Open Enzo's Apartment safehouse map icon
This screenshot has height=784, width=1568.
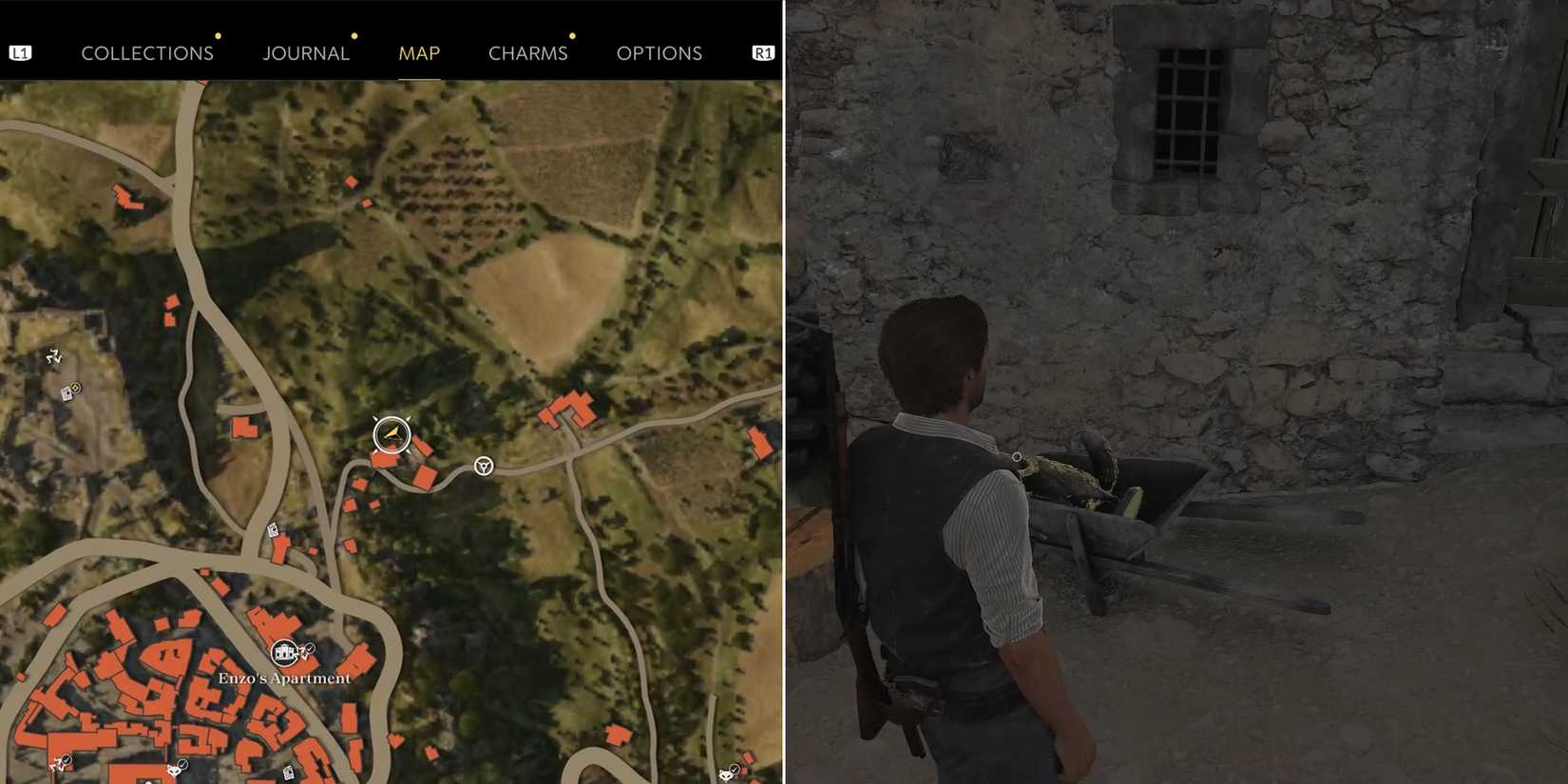(x=285, y=653)
